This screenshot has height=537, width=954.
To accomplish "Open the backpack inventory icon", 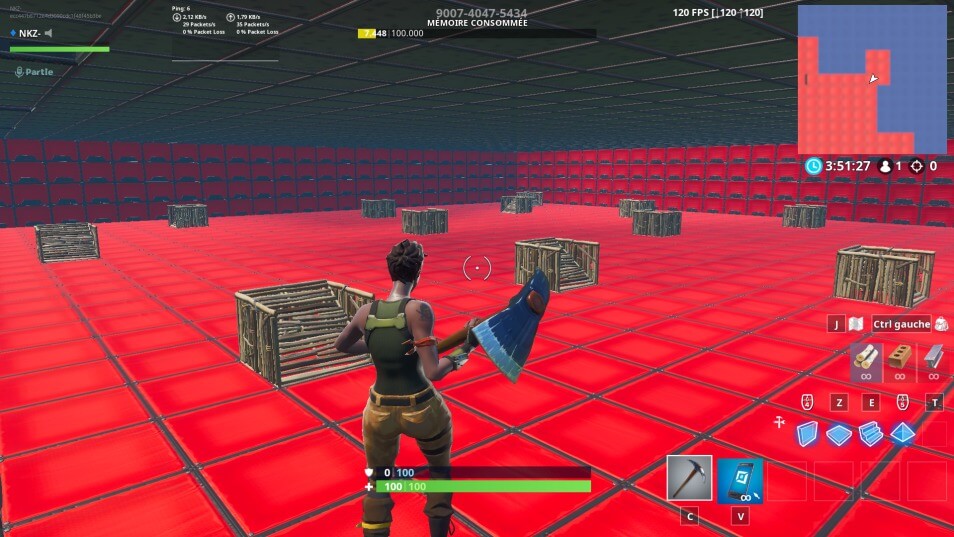I will (x=941, y=324).
